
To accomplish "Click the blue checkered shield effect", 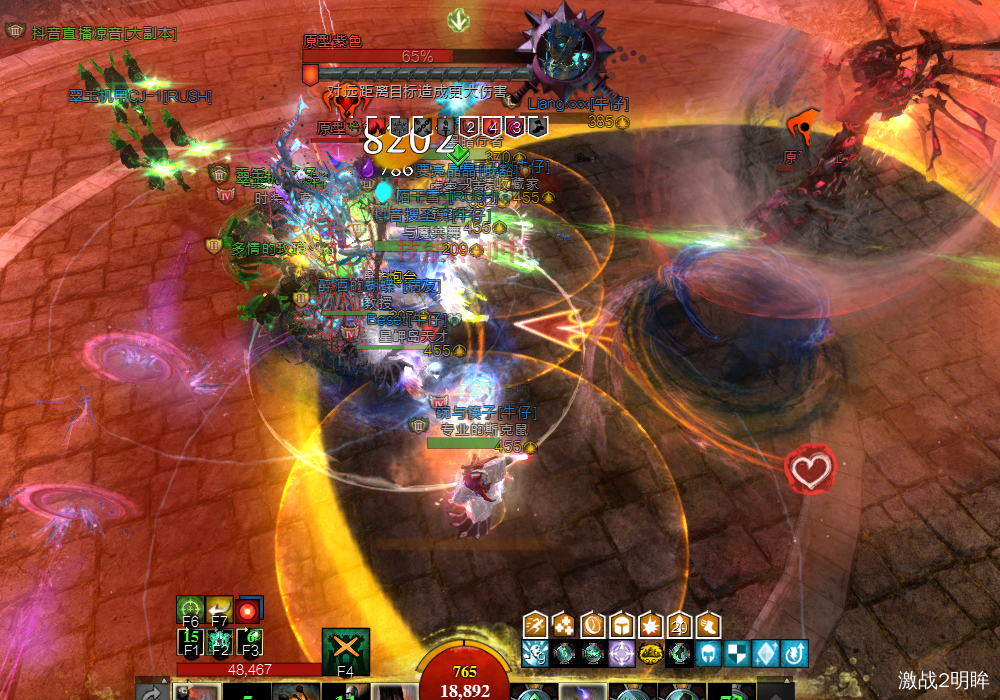I will point(737,654).
